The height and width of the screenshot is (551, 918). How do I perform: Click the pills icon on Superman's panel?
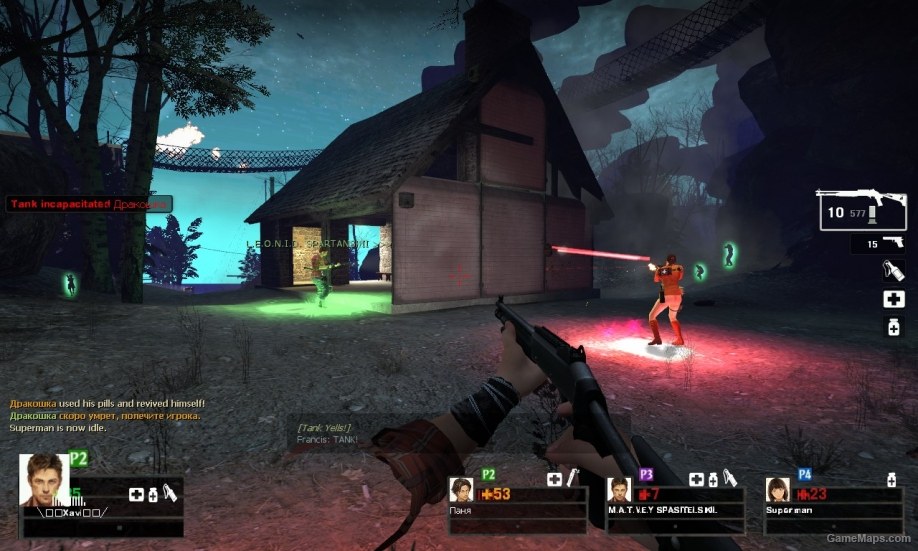point(891,481)
